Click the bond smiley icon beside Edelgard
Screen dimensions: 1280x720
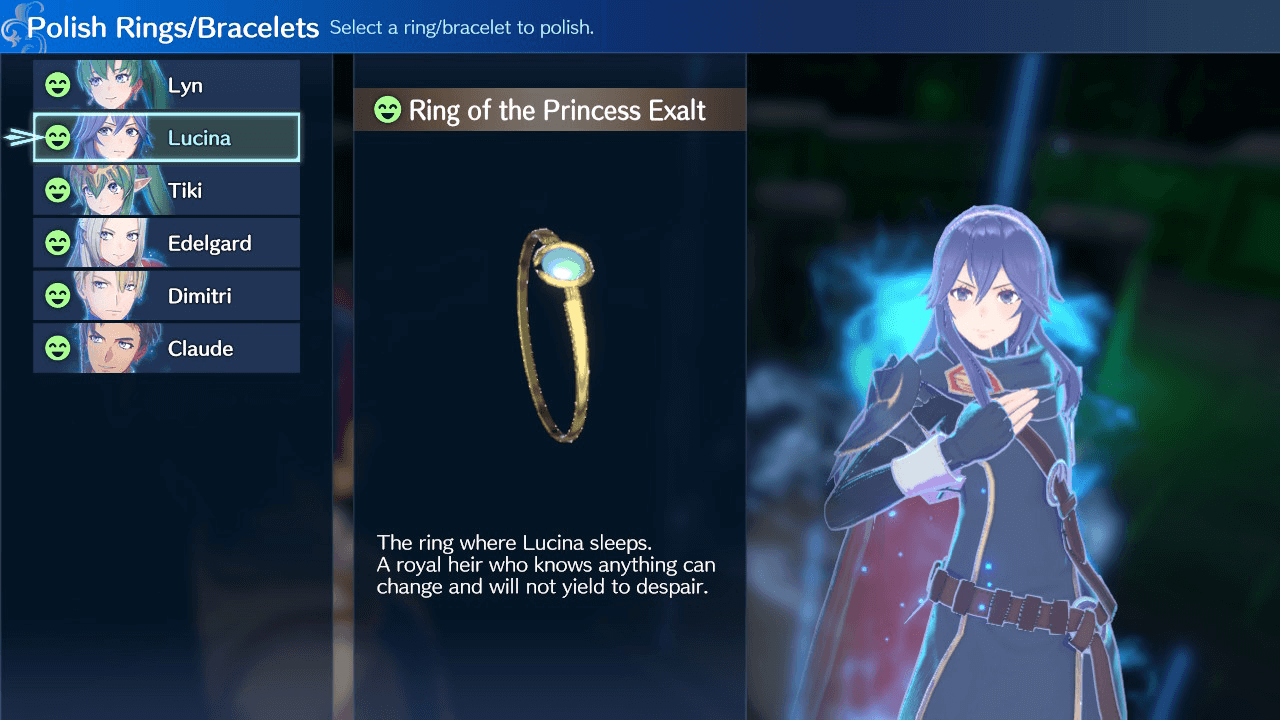tap(58, 242)
